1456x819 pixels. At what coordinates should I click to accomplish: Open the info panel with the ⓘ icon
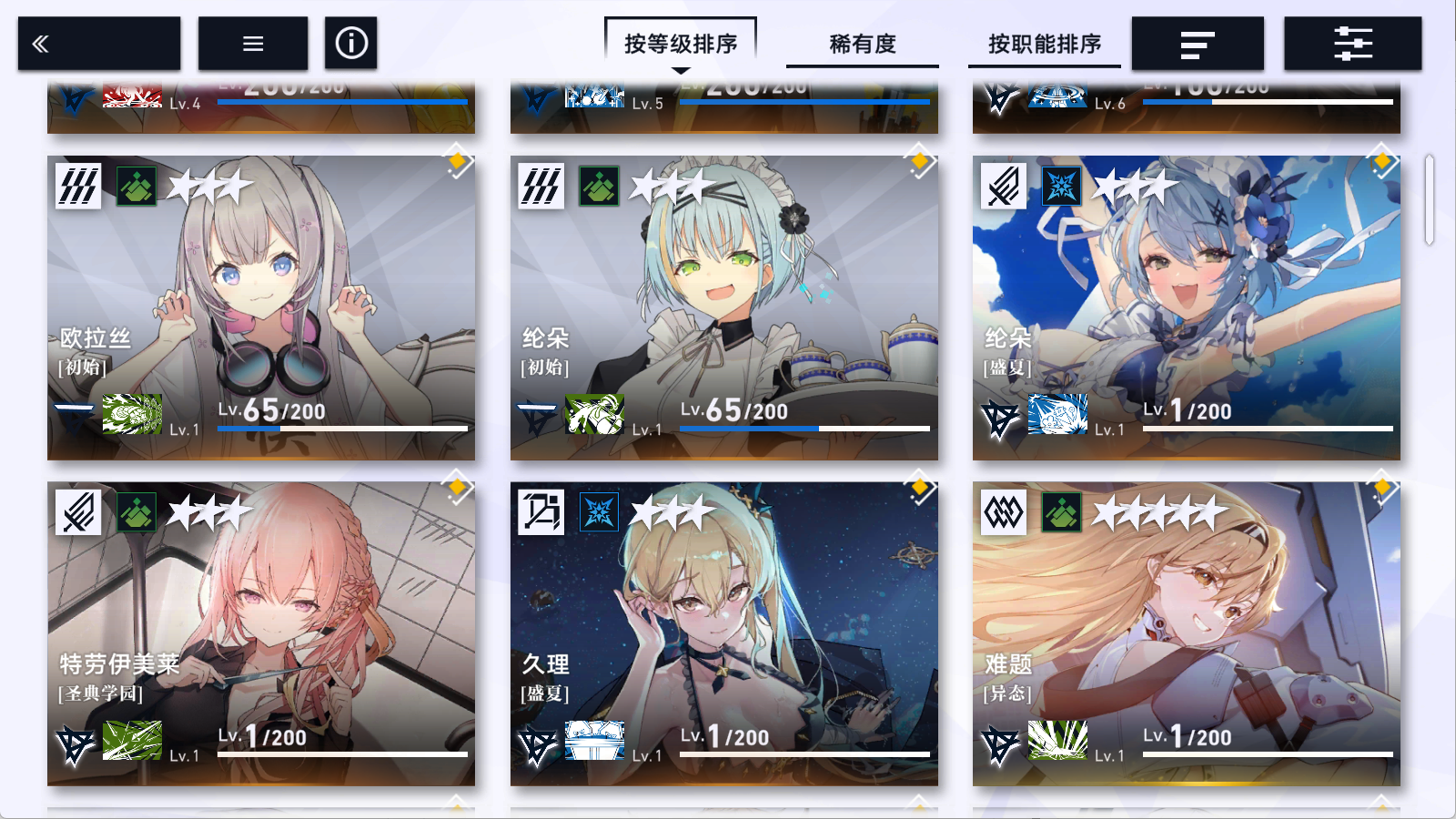pyautogui.click(x=351, y=42)
